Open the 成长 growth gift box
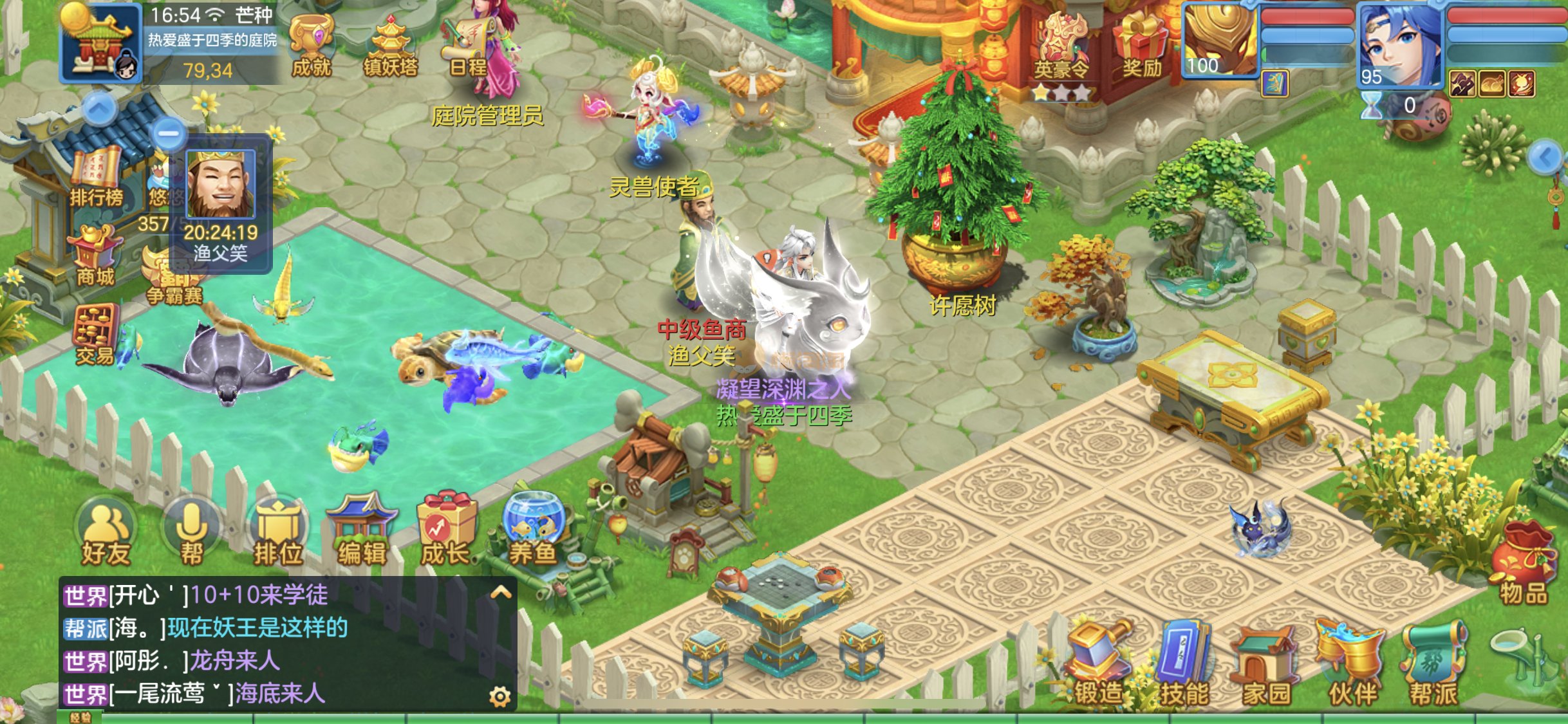This screenshot has width=1568, height=724. (x=447, y=532)
